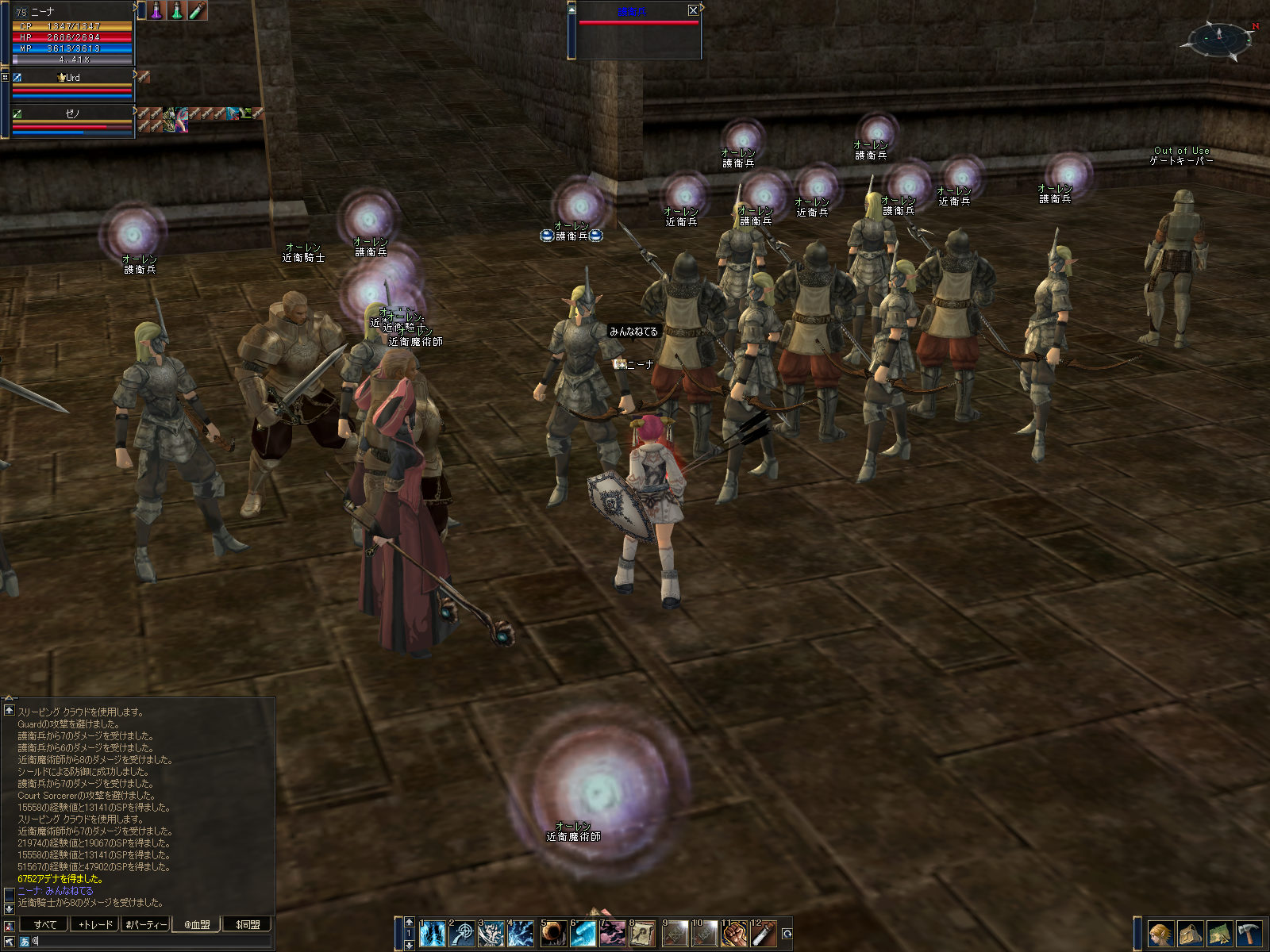Activate the dark vortex skill in slot 5
Viewport: 1270px width, 952px height.
pos(553,934)
